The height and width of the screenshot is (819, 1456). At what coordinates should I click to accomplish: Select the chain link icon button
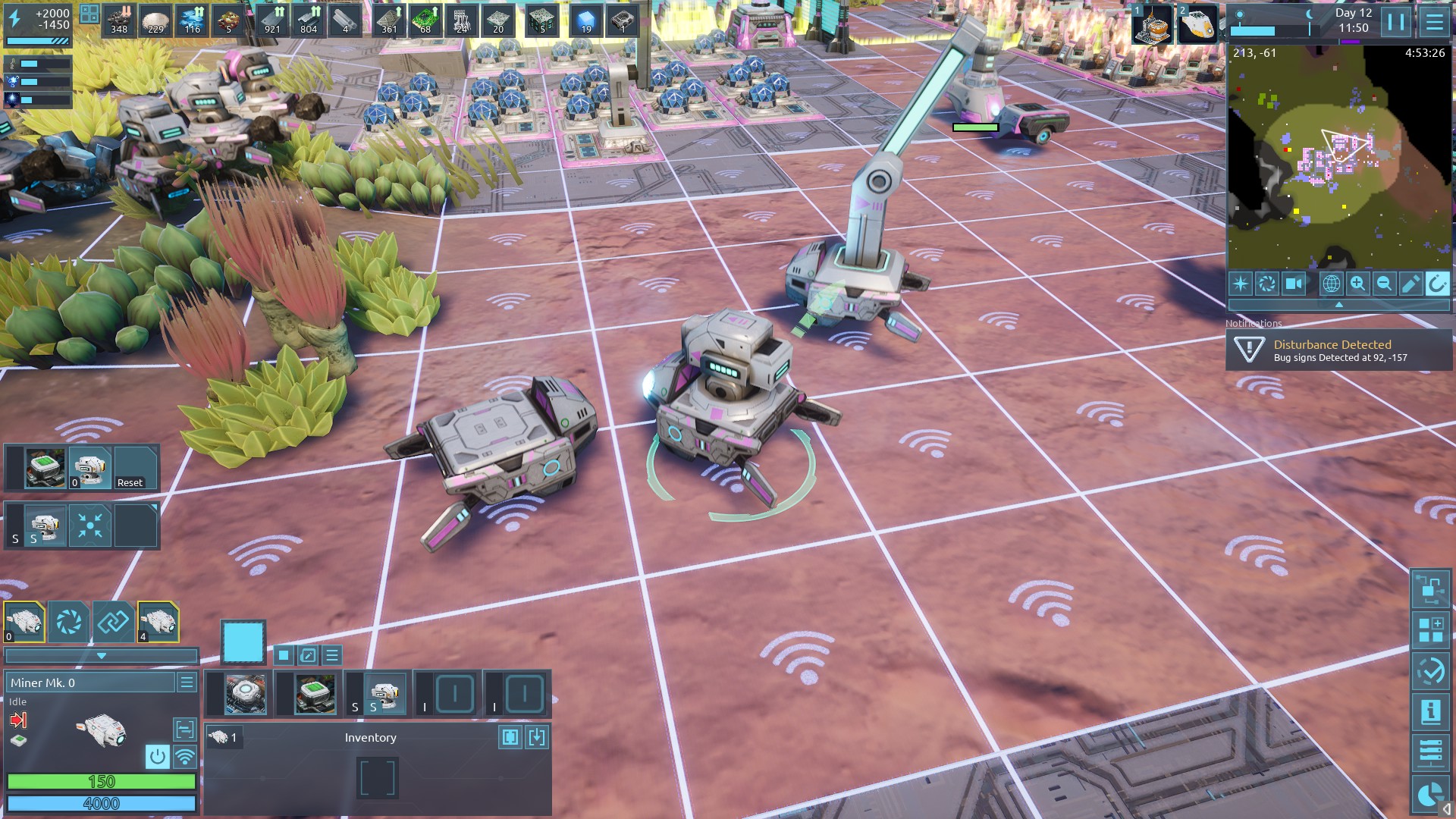point(113,623)
